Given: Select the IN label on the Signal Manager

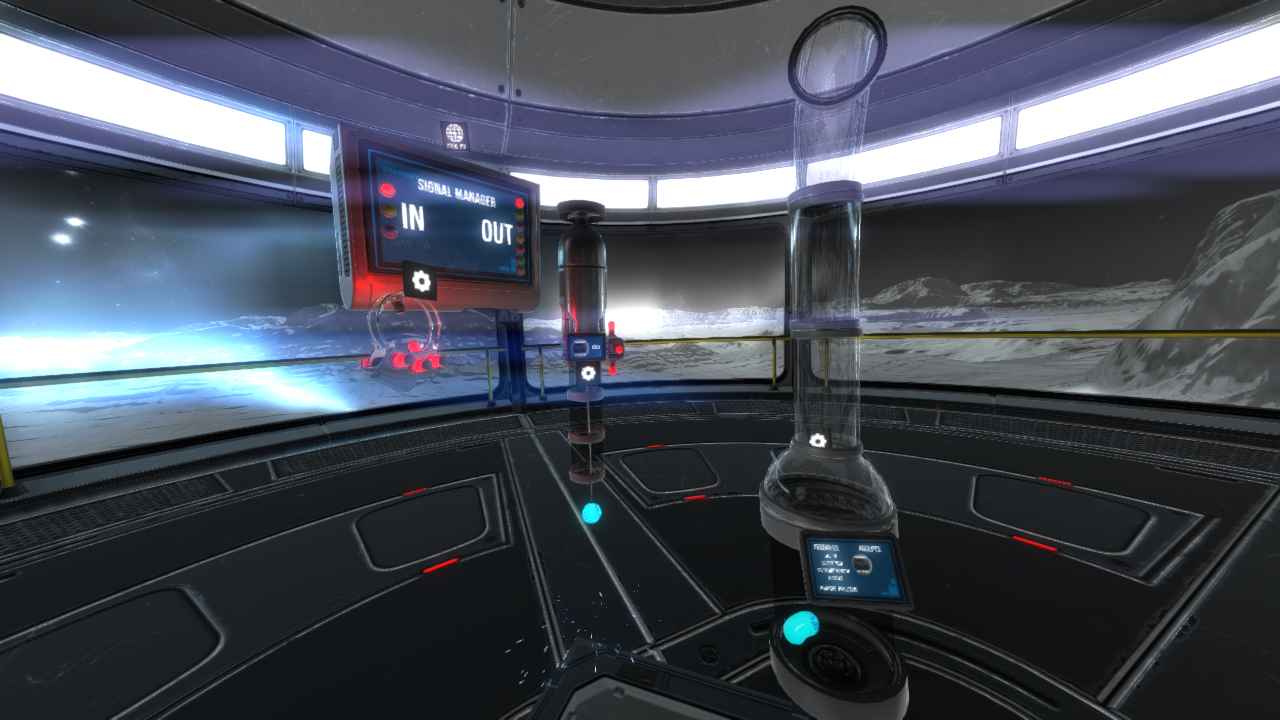Looking at the screenshot, I should 414,217.
